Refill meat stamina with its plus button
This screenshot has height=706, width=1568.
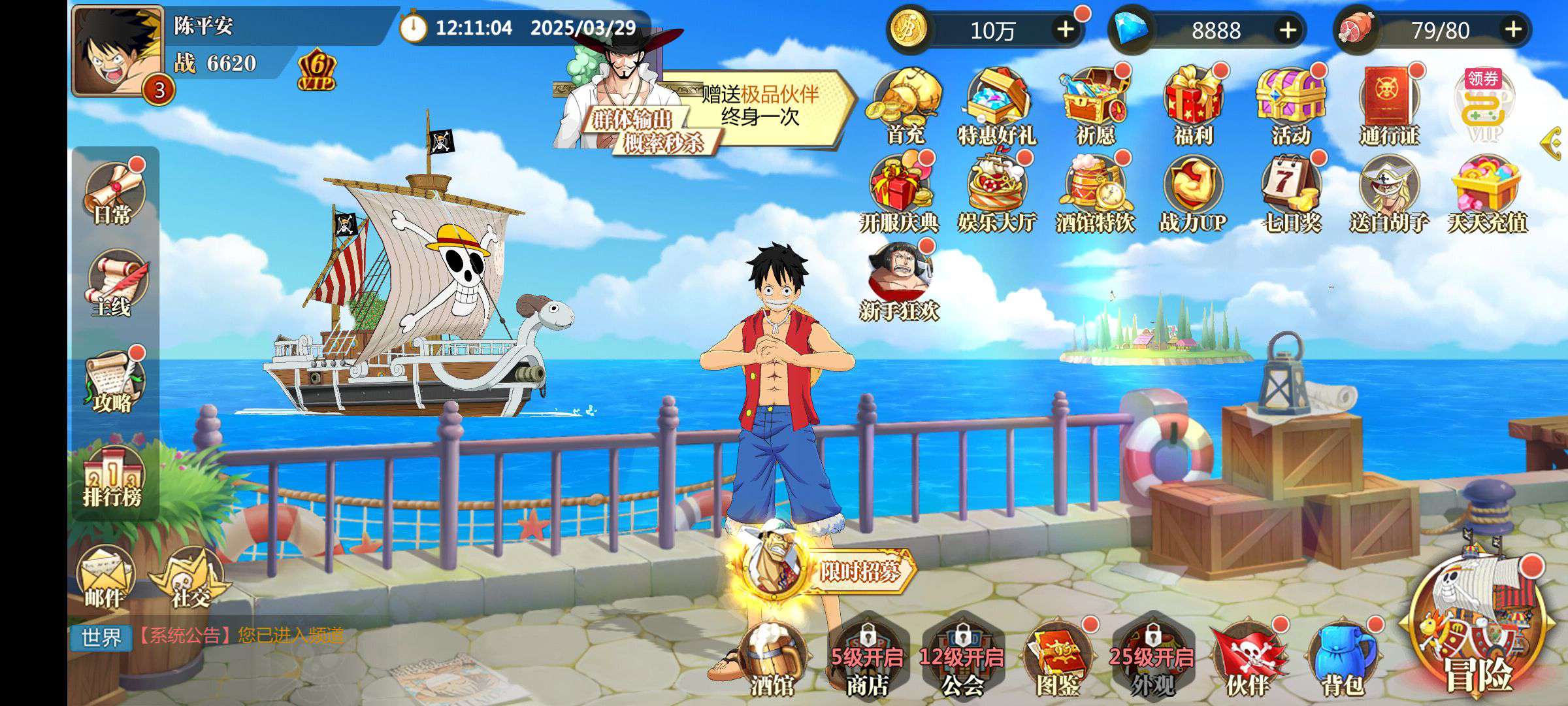pos(1513,29)
